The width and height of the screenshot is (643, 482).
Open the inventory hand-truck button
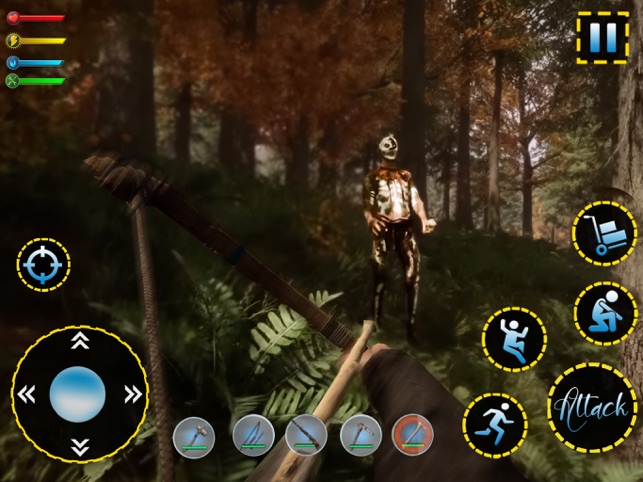604,234
